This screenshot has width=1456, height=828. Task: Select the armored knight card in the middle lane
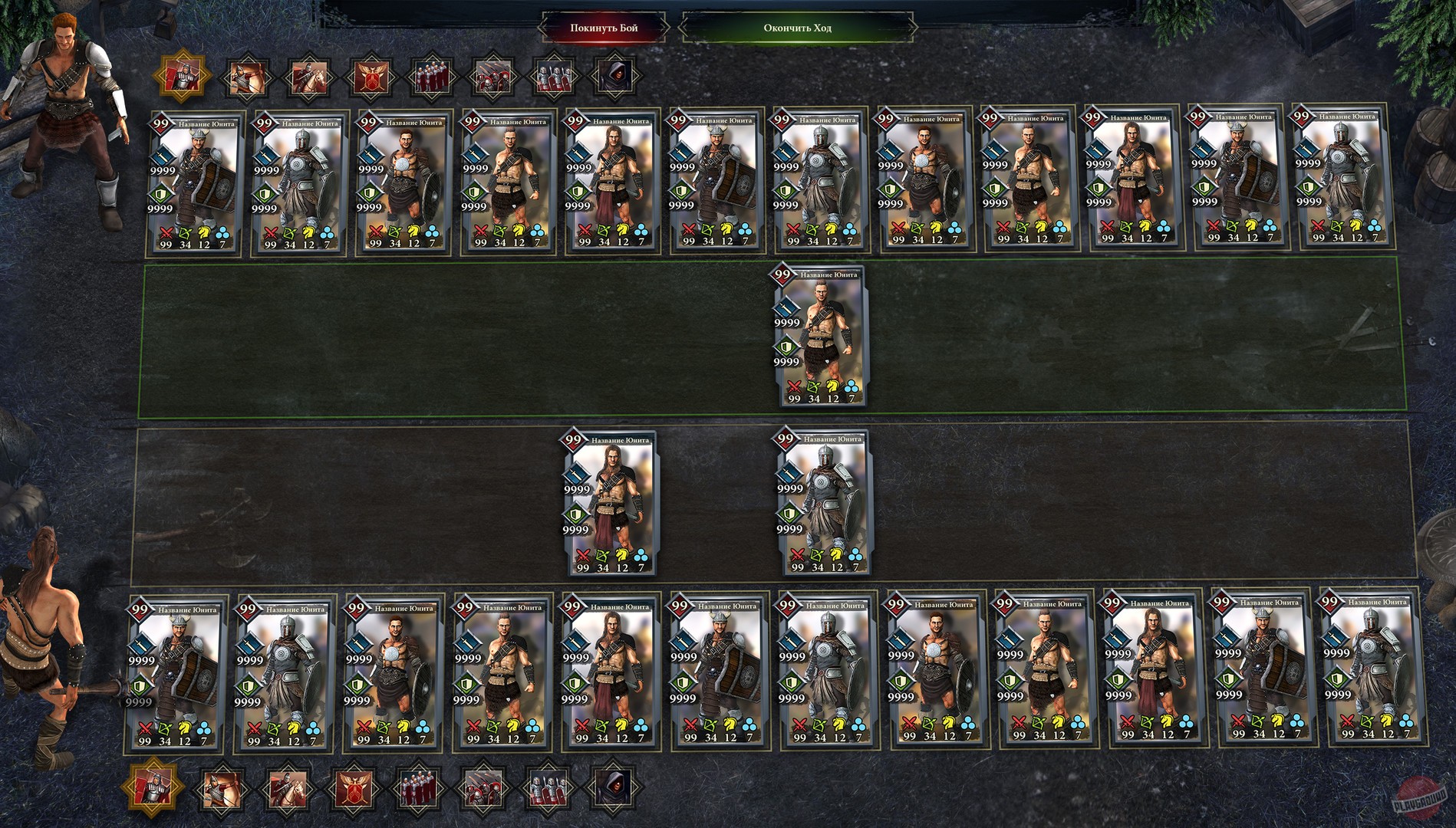822,502
